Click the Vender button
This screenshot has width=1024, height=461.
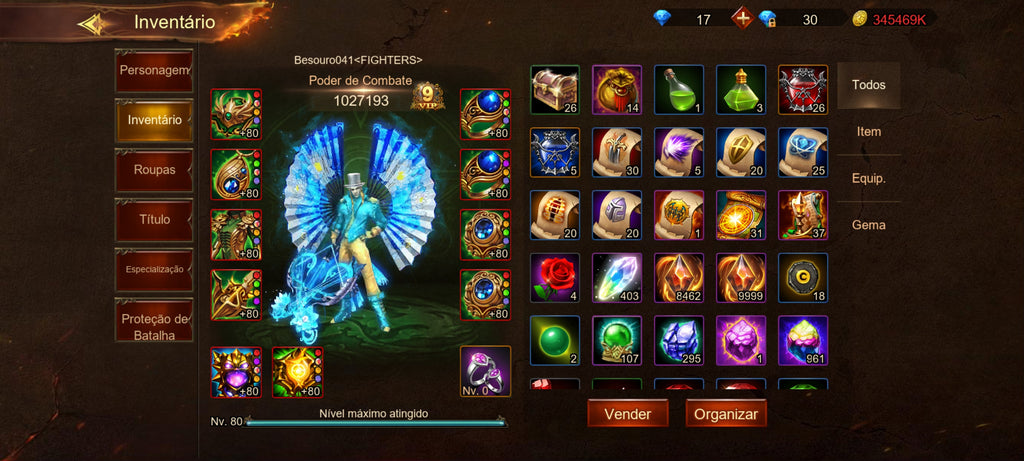pyautogui.click(x=627, y=413)
